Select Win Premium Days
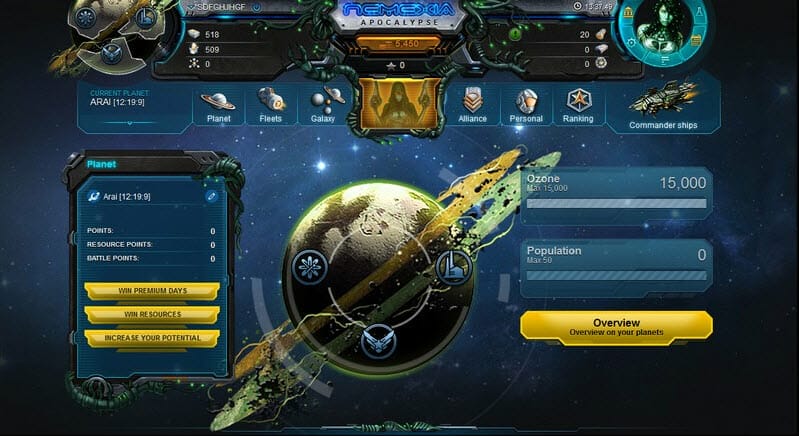The image size is (799, 436). click(151, 291)
